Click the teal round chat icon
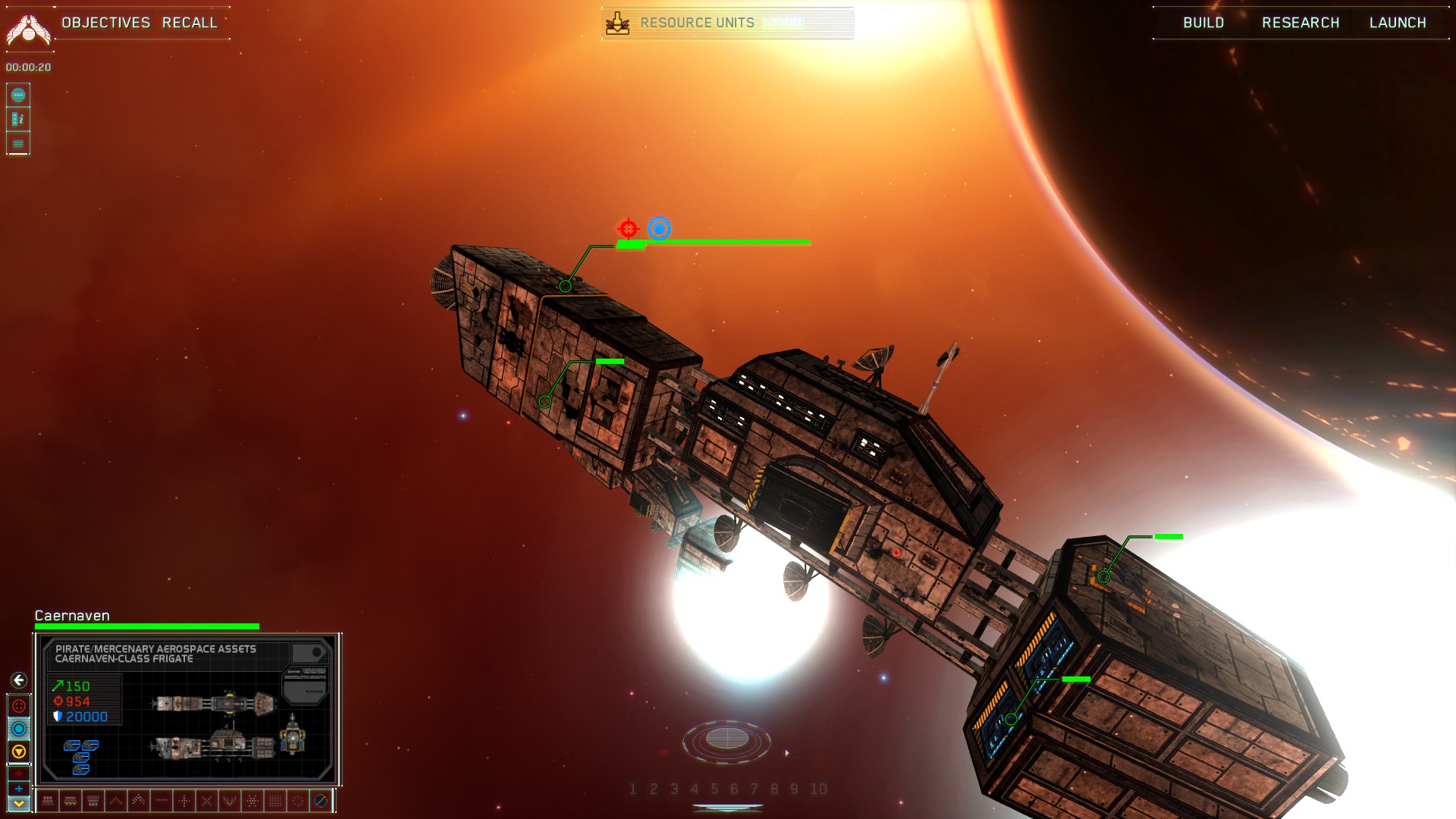The width and height of the screenshot is (1456, 819). pos(18,96)
